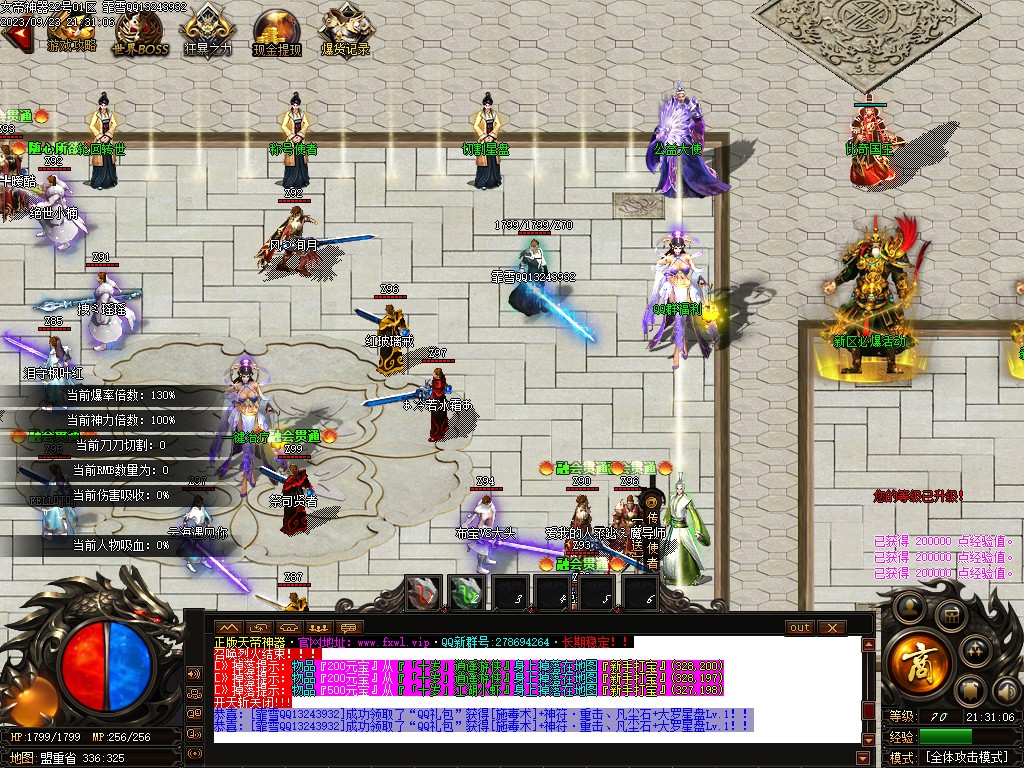The height and width of the screenshot is (768, 1024).
Task: Open the guild banner button
Action: coord(968,691)
